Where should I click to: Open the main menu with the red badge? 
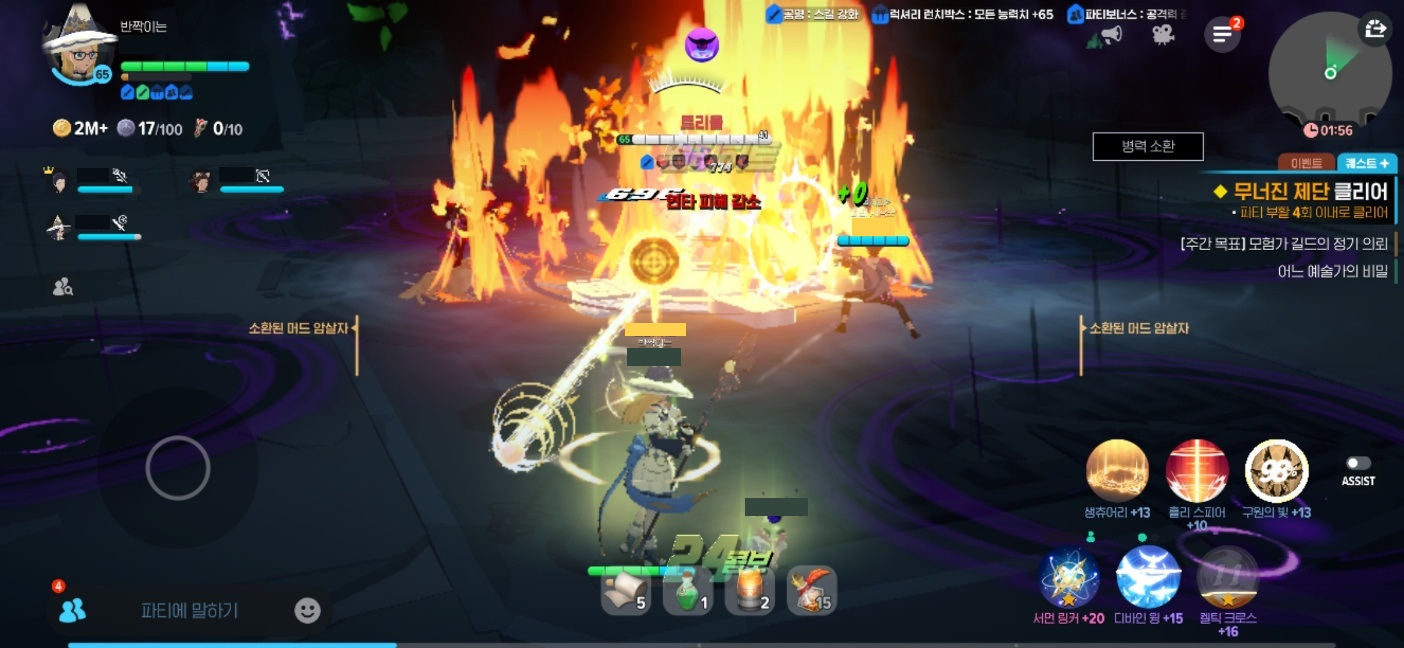[1222, 34]
